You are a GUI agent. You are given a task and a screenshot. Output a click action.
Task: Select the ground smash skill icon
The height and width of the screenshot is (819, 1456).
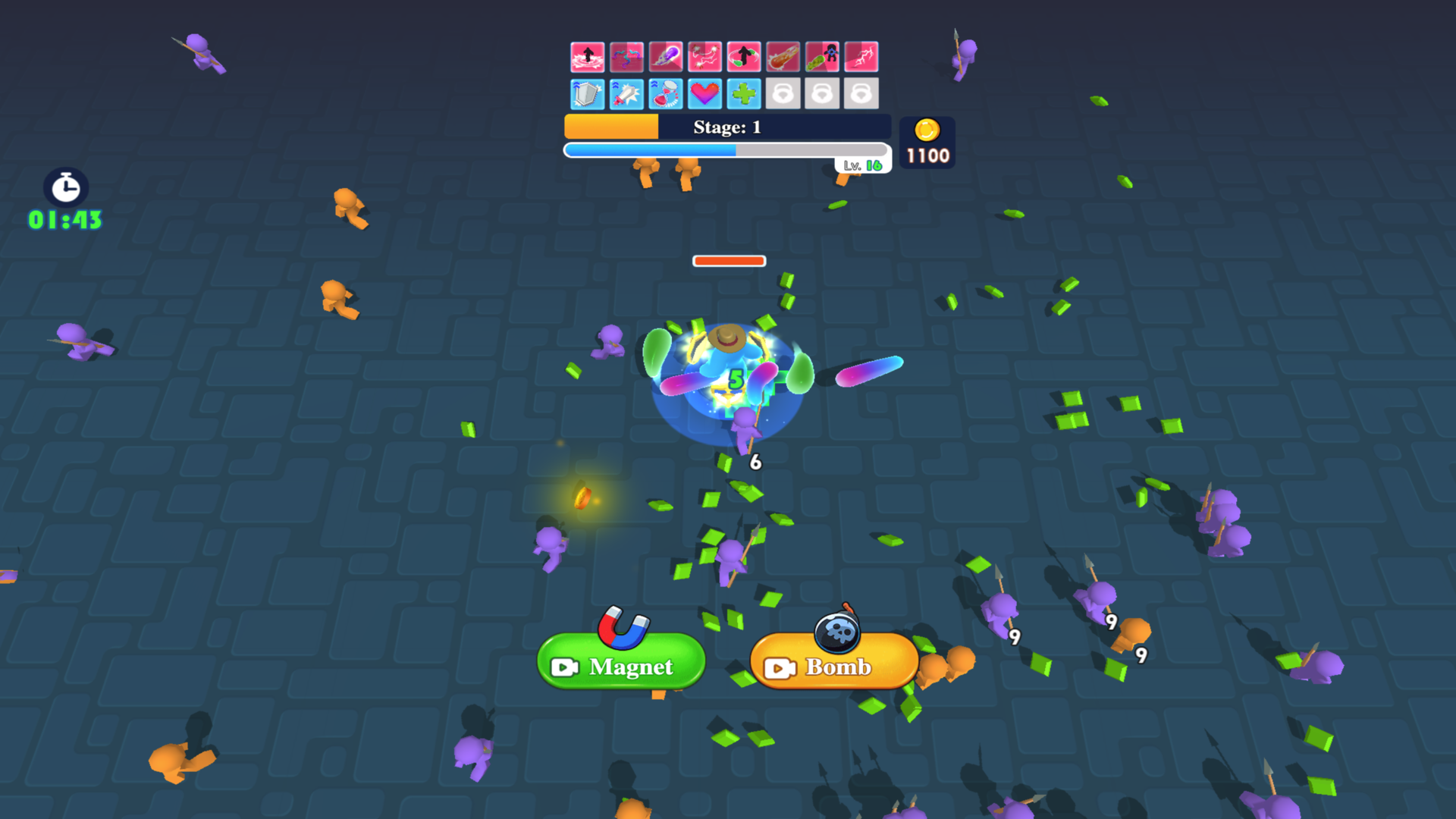[x=588, y=57]
